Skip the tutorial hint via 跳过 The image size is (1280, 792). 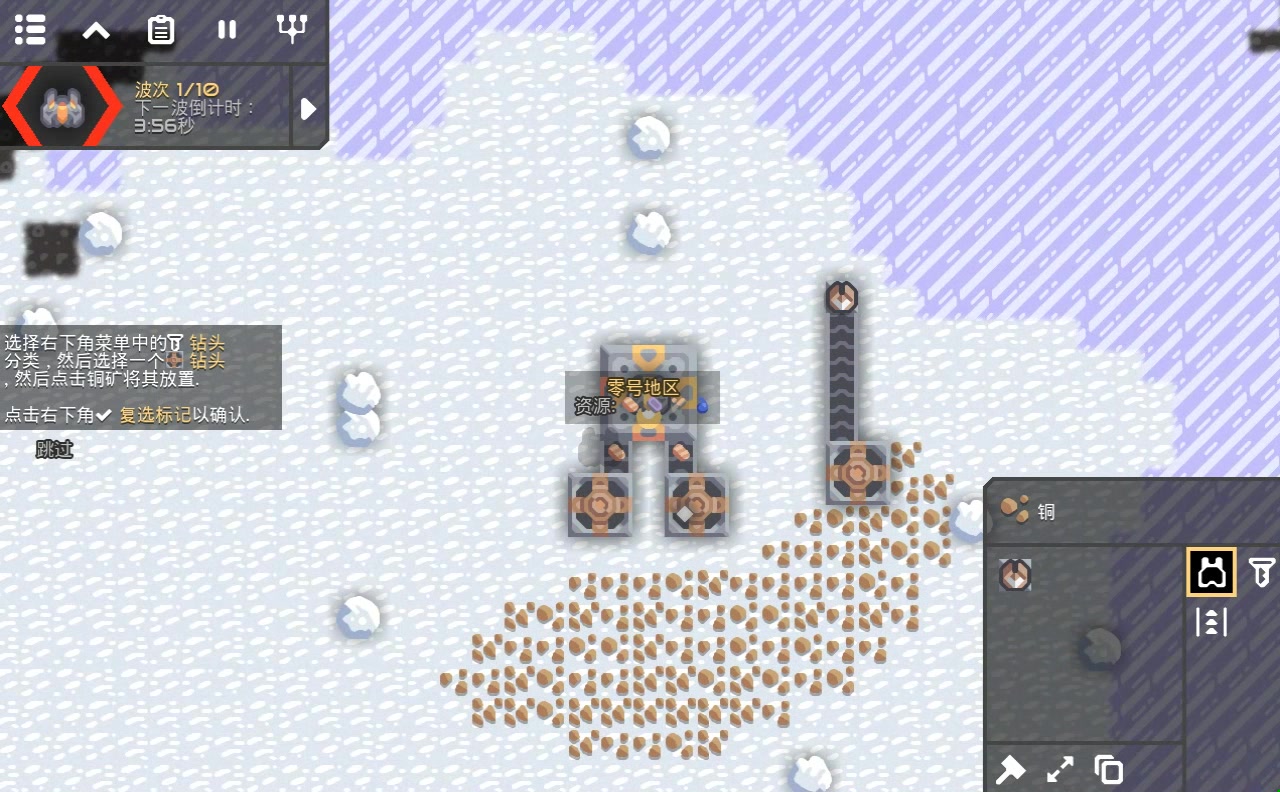point(54,450)
